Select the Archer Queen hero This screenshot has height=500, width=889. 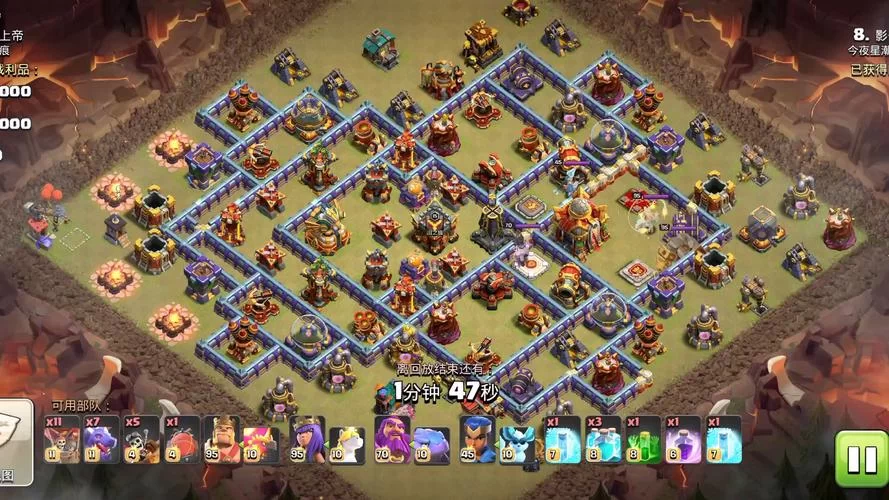(307, 440)
